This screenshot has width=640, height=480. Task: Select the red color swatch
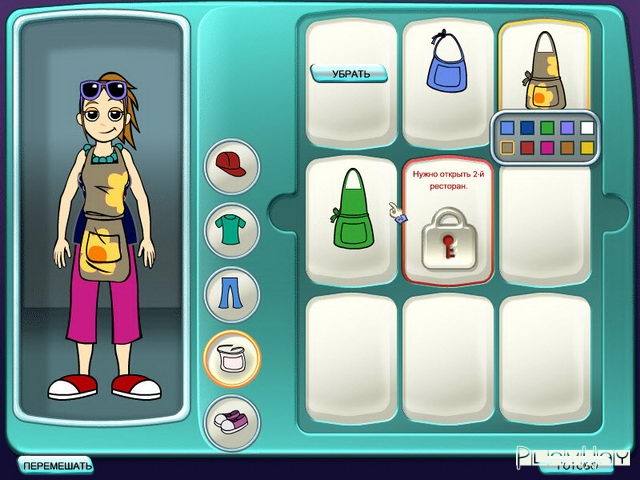click(528, 148)
